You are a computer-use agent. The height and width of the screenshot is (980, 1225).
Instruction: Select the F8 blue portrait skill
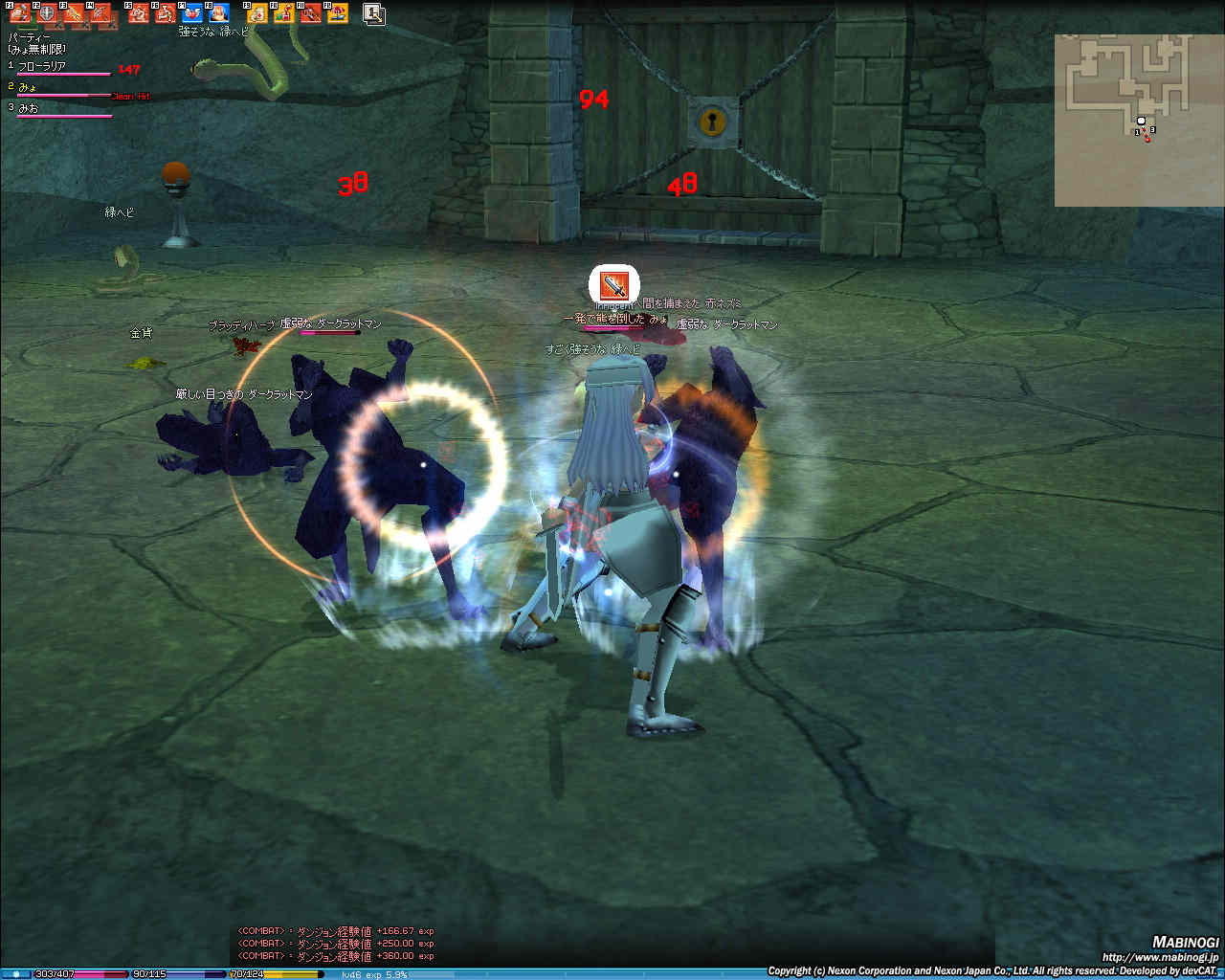coord(219,13)
